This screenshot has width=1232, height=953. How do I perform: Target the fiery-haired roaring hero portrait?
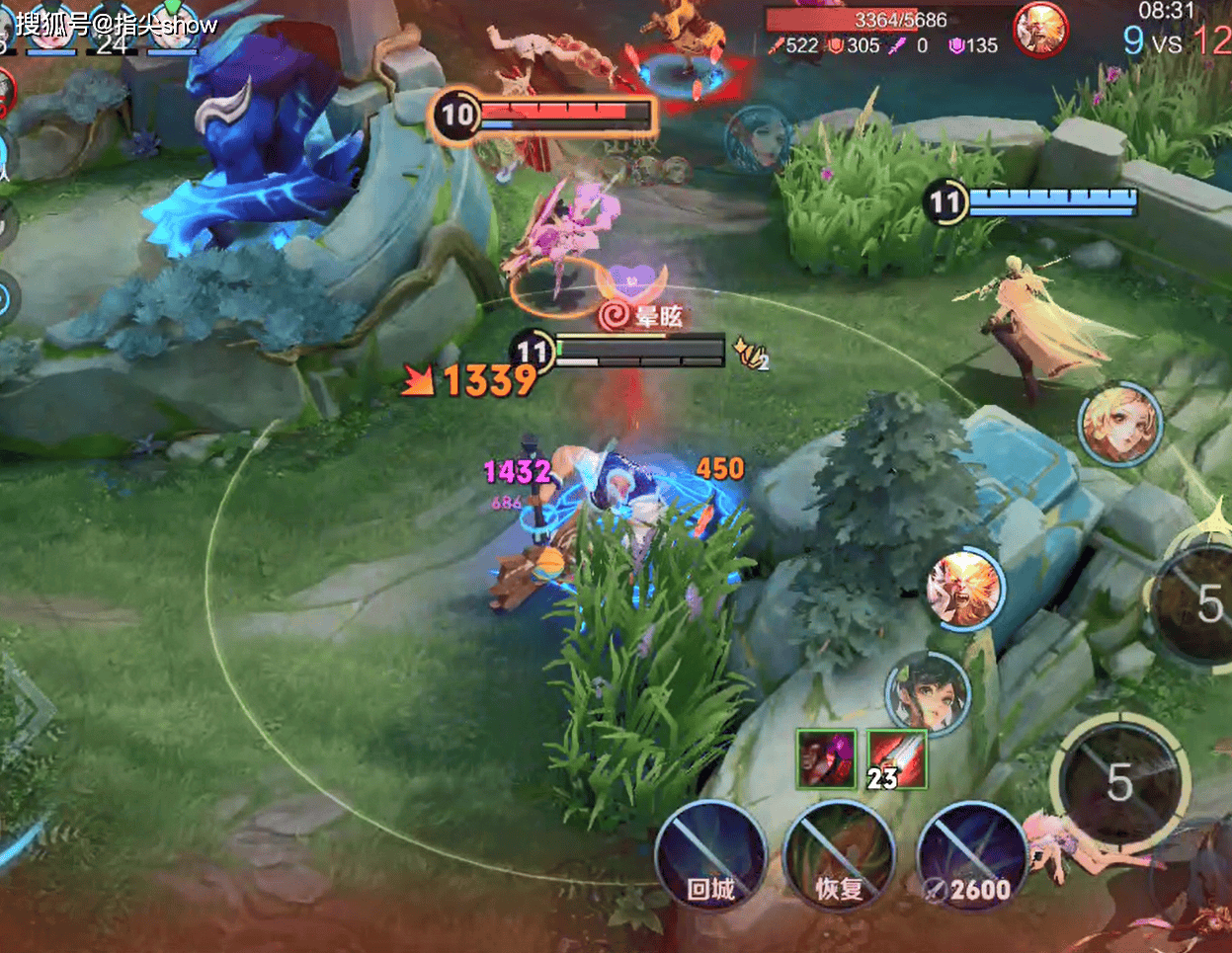pos(964,590)
